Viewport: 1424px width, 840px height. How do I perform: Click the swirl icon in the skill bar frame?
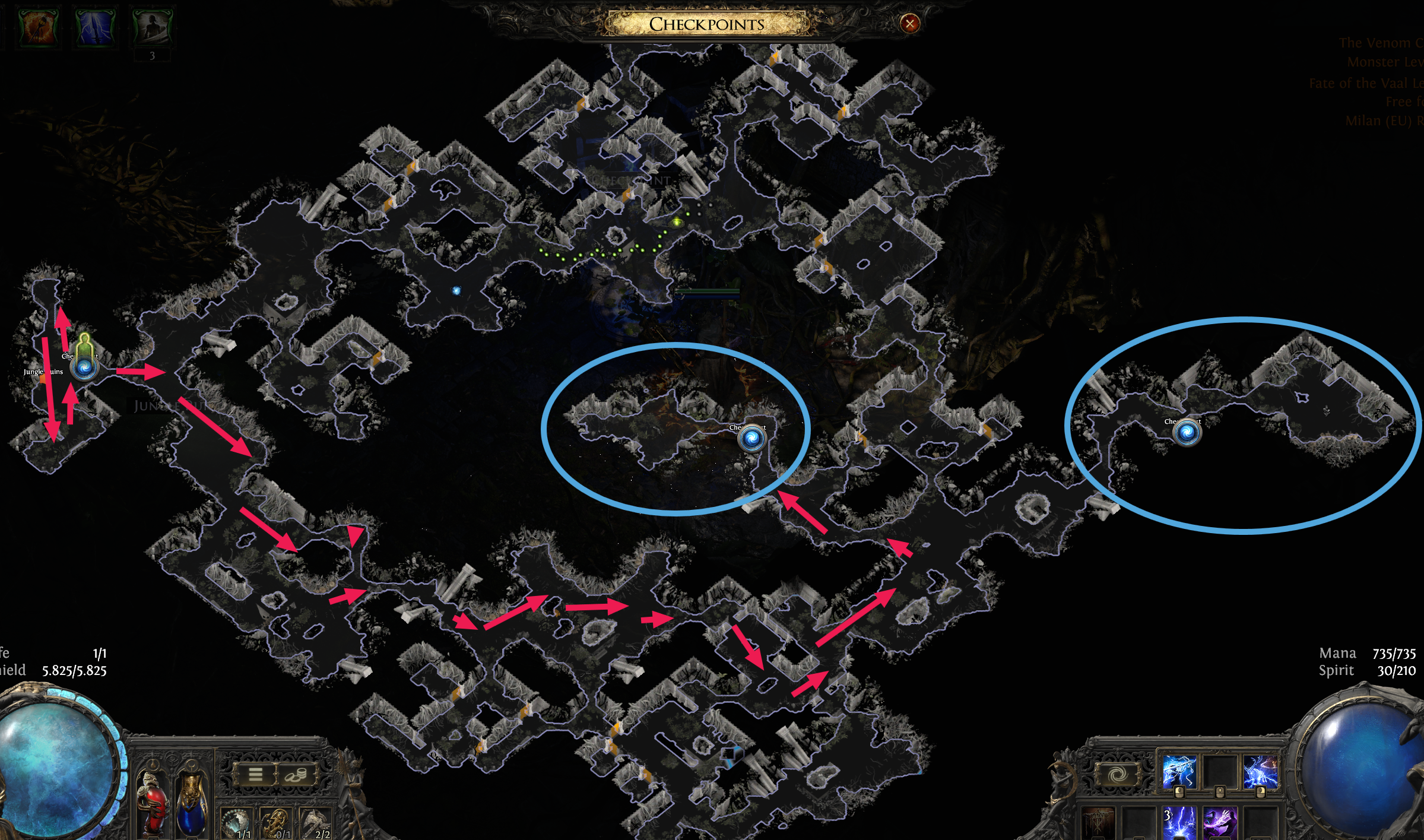pos(1119,773)
